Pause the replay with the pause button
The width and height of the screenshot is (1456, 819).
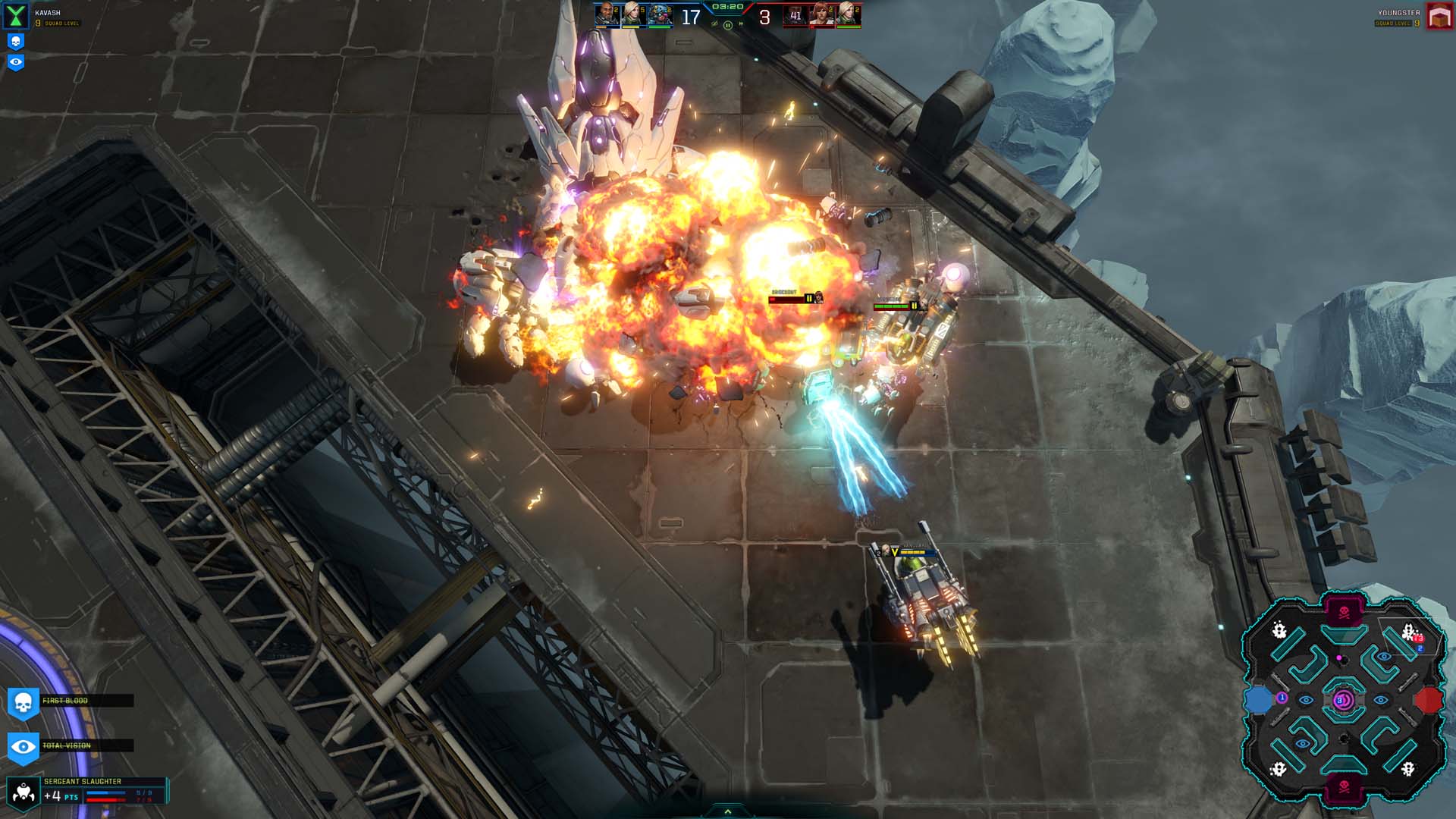click(727, 25)
